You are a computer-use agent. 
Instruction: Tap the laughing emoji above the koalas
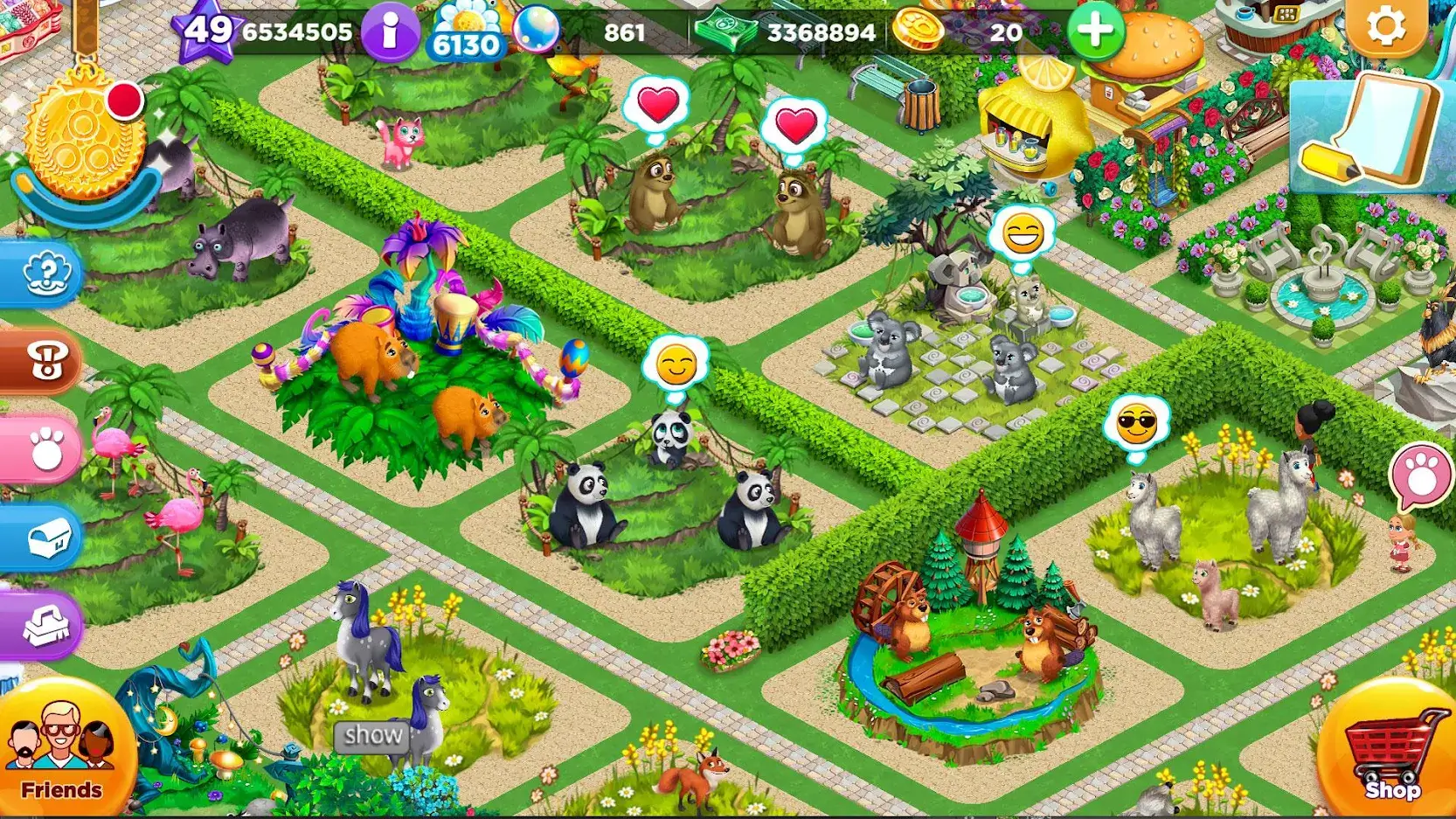pos(1023,234)
